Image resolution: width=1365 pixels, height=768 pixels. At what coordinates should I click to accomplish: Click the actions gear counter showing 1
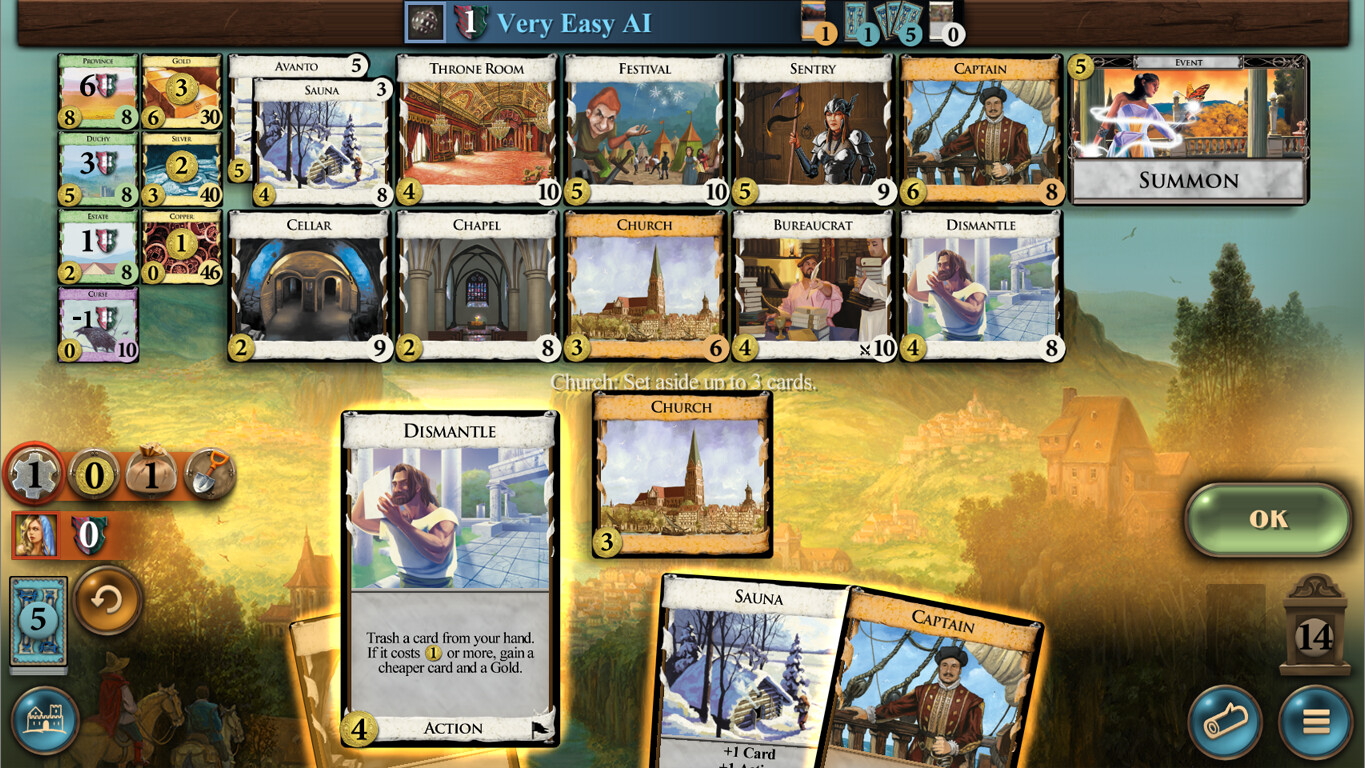[36, 476]
